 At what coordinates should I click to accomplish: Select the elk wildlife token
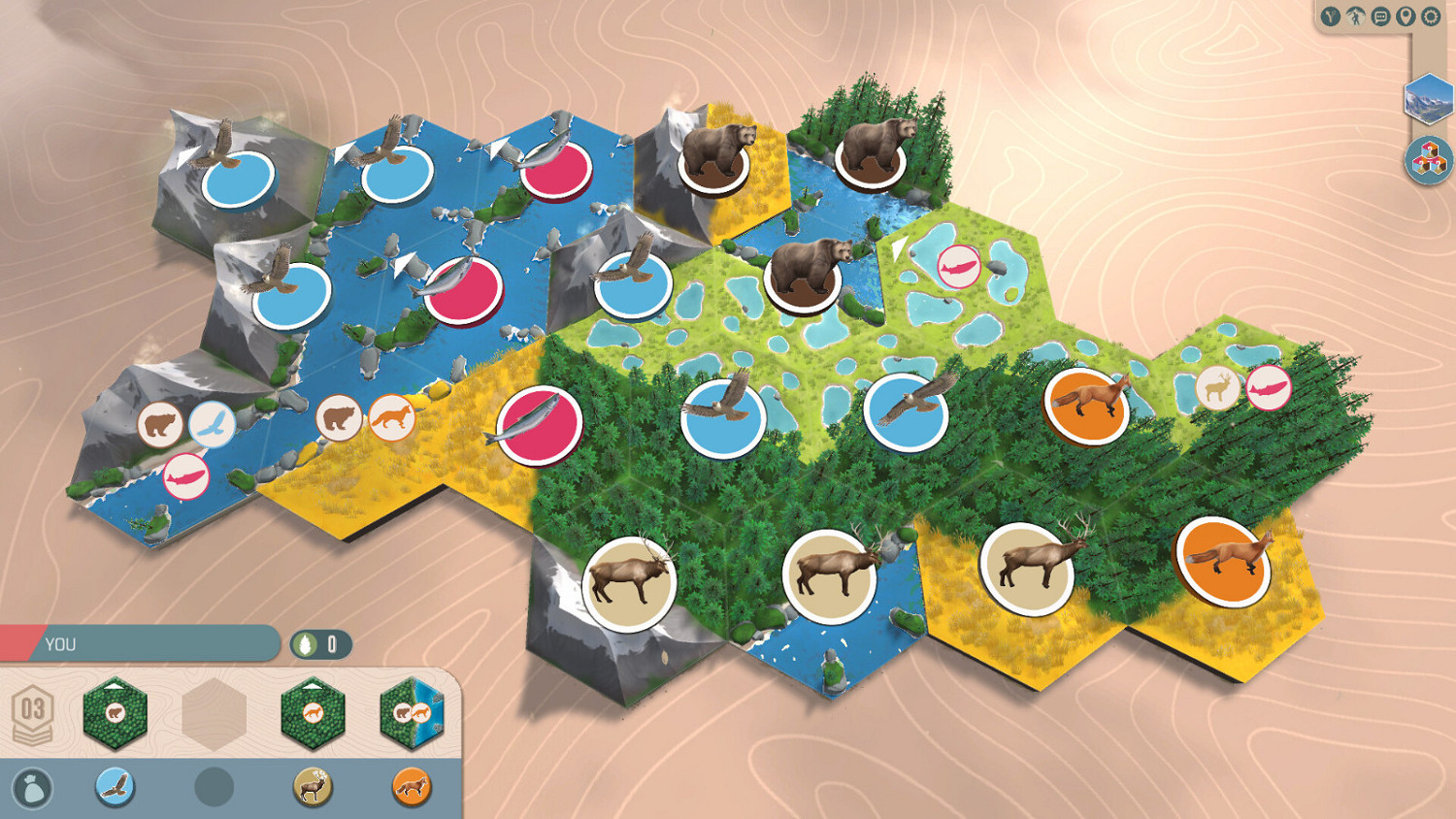pos(313,788)
